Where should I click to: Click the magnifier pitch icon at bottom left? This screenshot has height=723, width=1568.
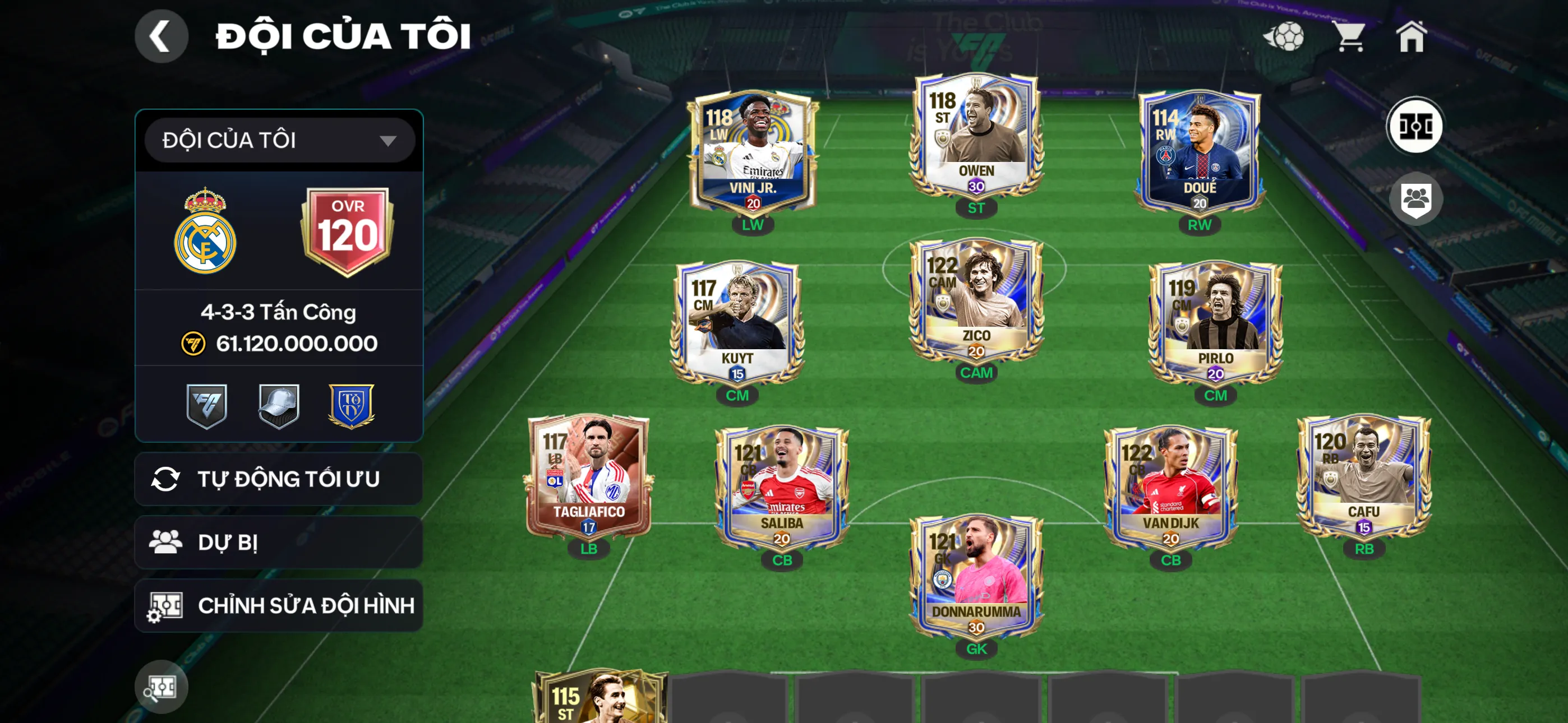tap(161, 685)
